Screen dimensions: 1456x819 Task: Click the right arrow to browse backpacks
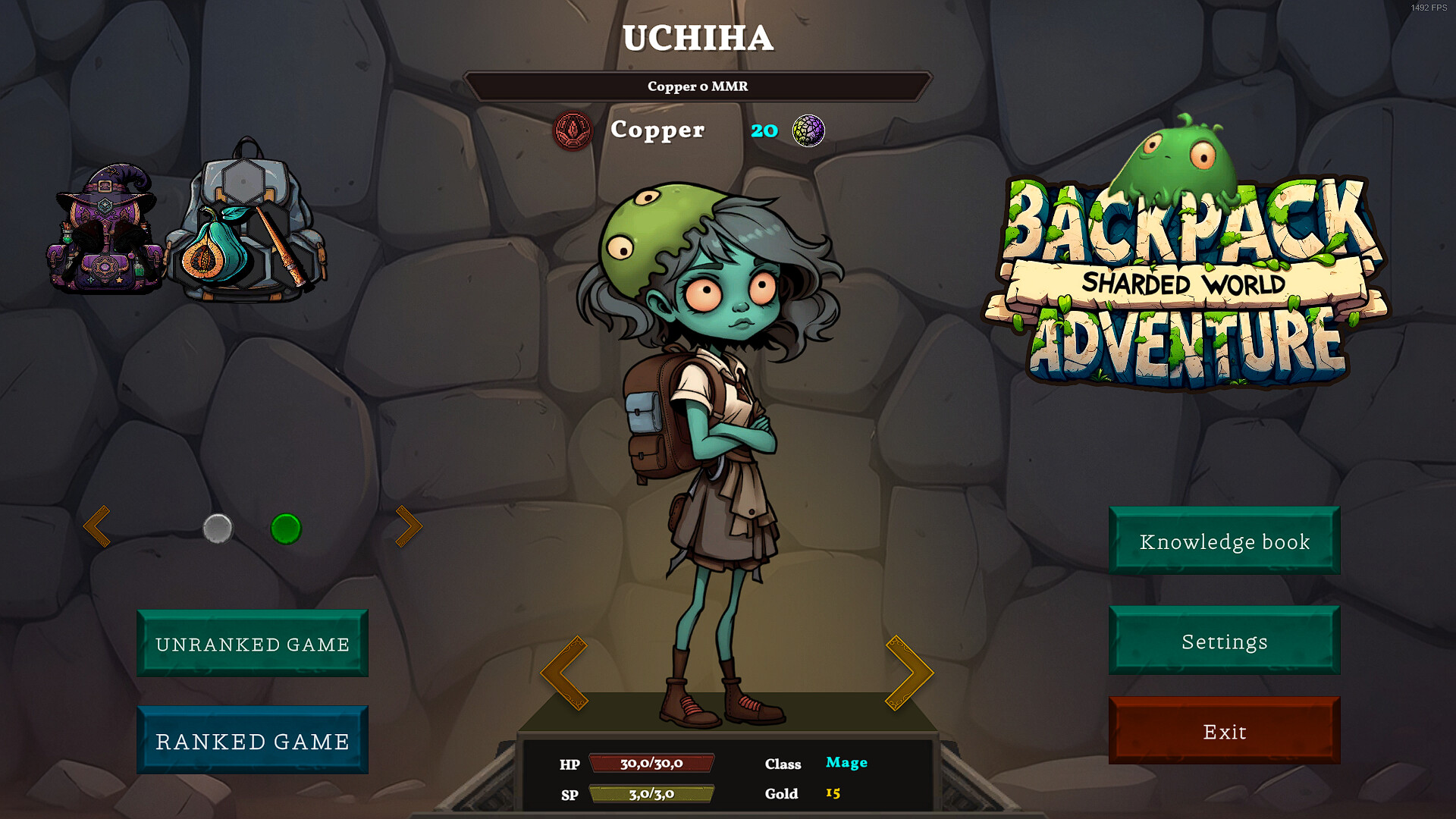[x=409, y=526]
